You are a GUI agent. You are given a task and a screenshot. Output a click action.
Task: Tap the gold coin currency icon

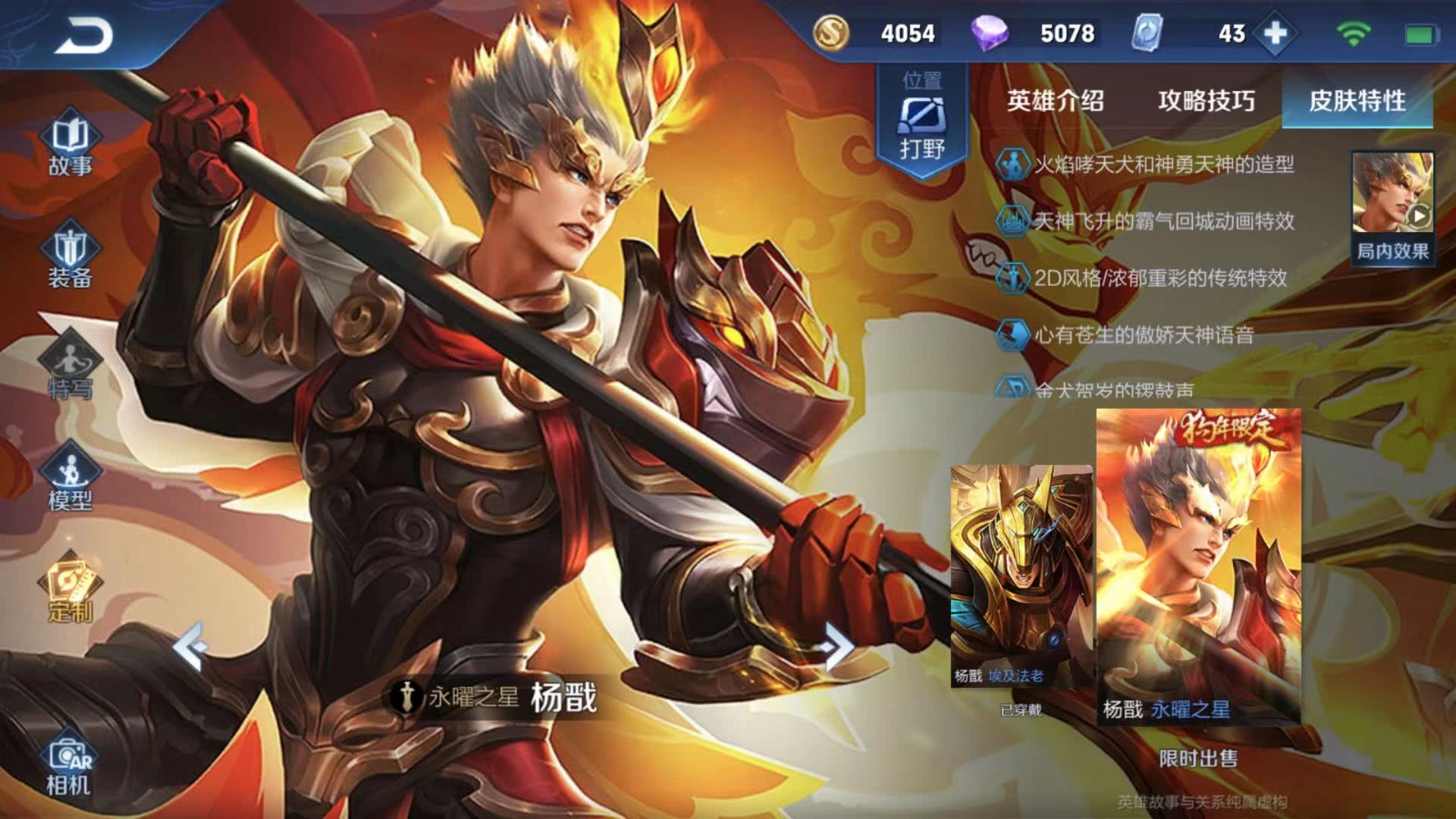coord(831,33)
